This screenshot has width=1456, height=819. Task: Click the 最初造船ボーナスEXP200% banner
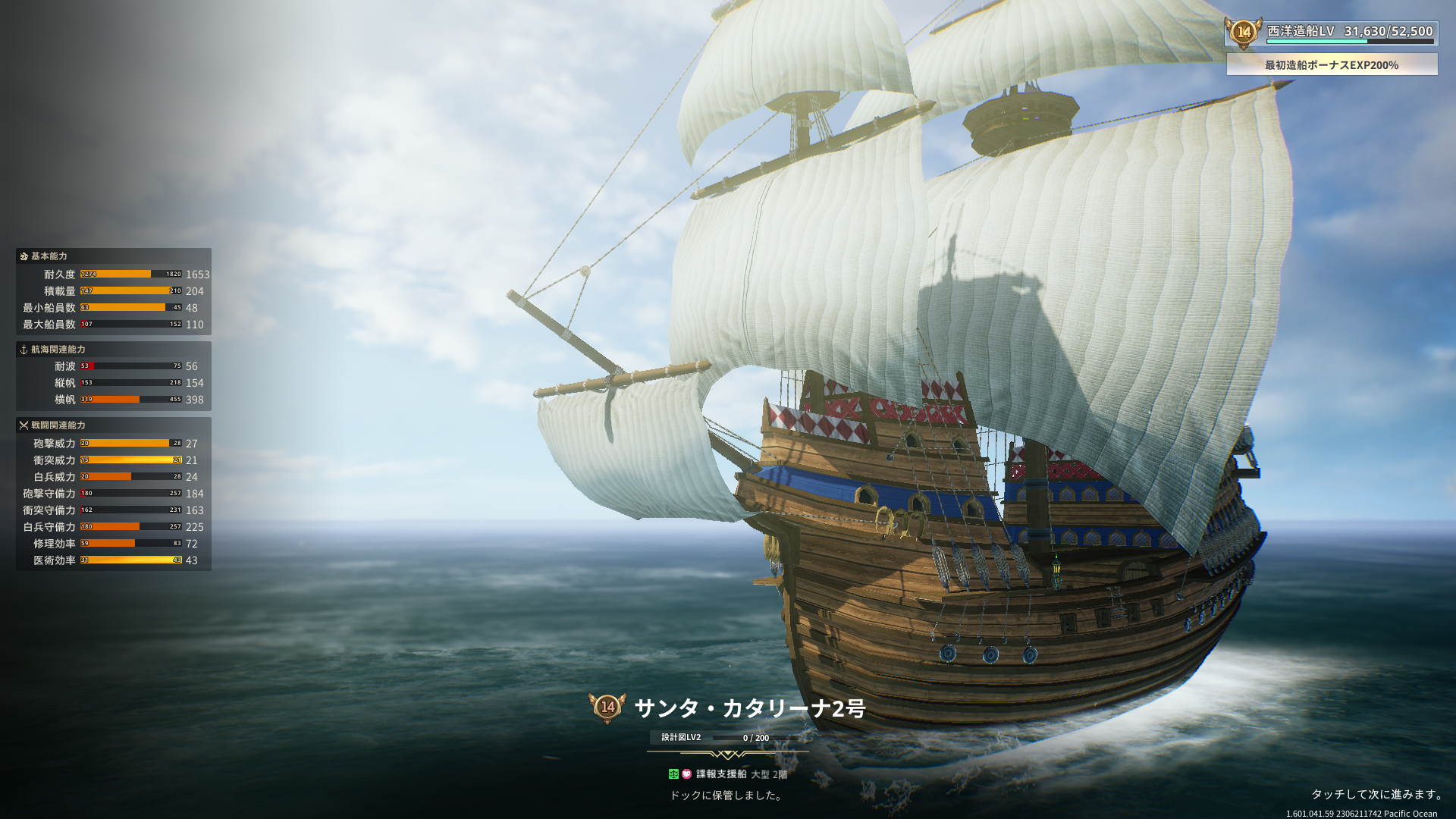point(1332,65)
